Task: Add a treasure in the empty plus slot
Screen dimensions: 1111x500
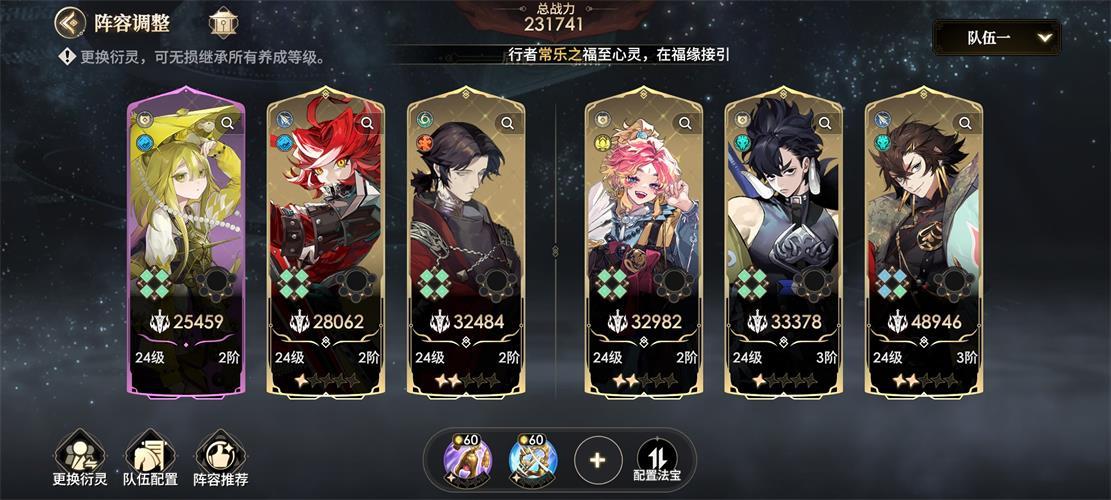Action: tap(598, 460)
